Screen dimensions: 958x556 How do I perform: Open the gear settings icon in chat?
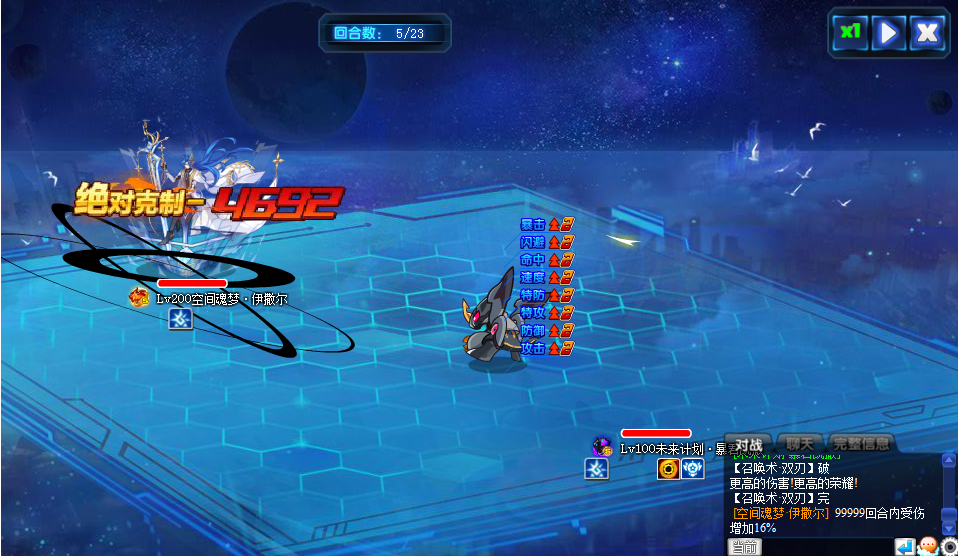point(949,547)
